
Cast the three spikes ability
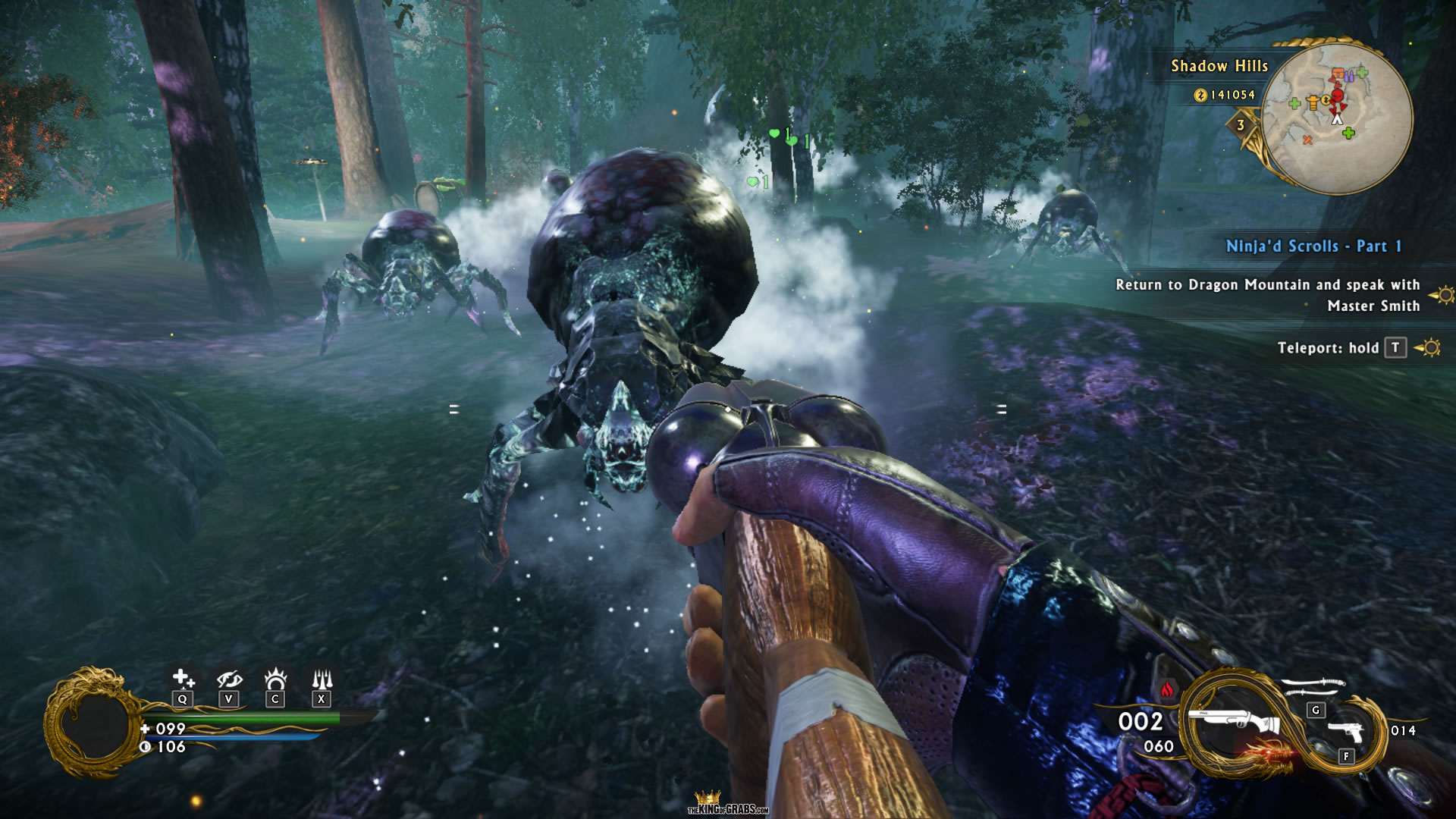322,678
